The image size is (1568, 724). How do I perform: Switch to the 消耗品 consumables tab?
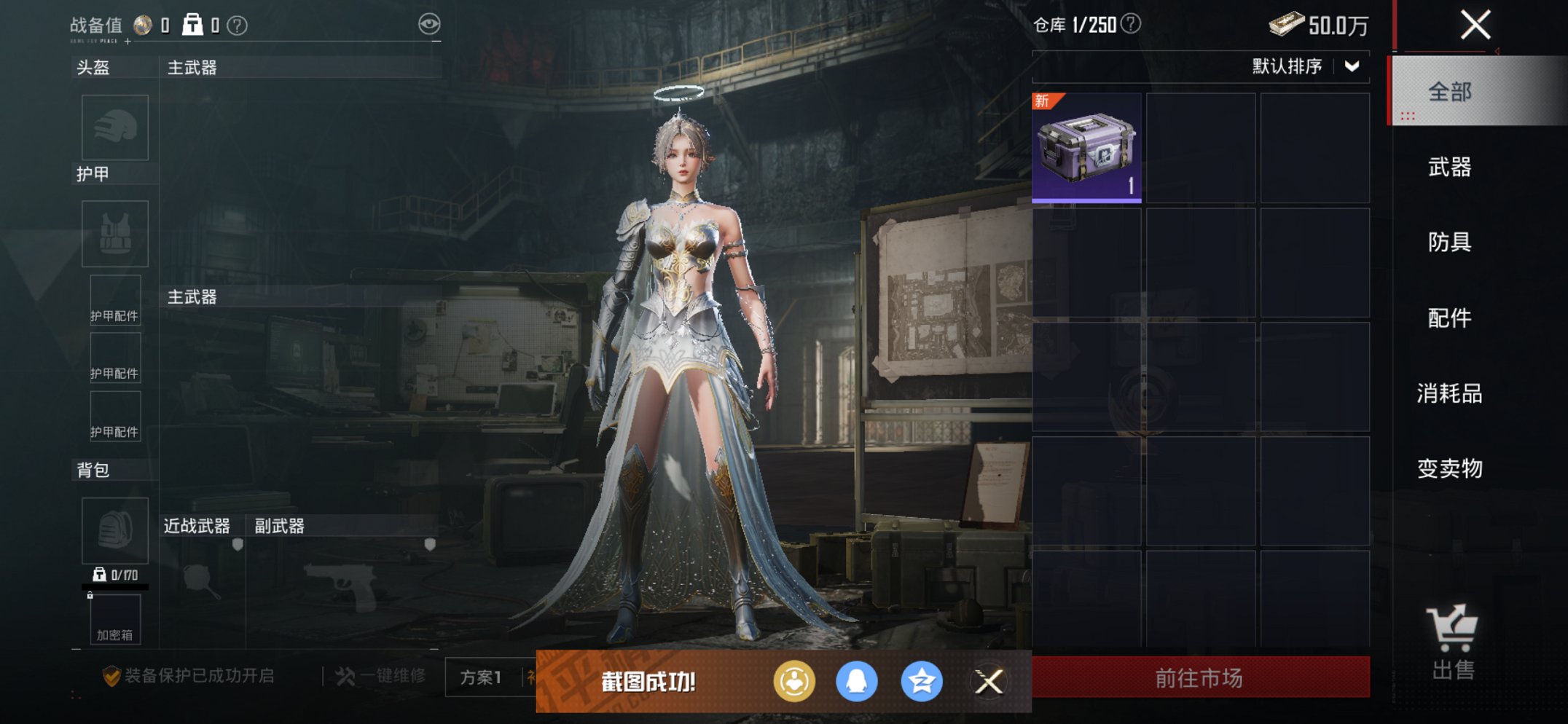point(1450,393)
